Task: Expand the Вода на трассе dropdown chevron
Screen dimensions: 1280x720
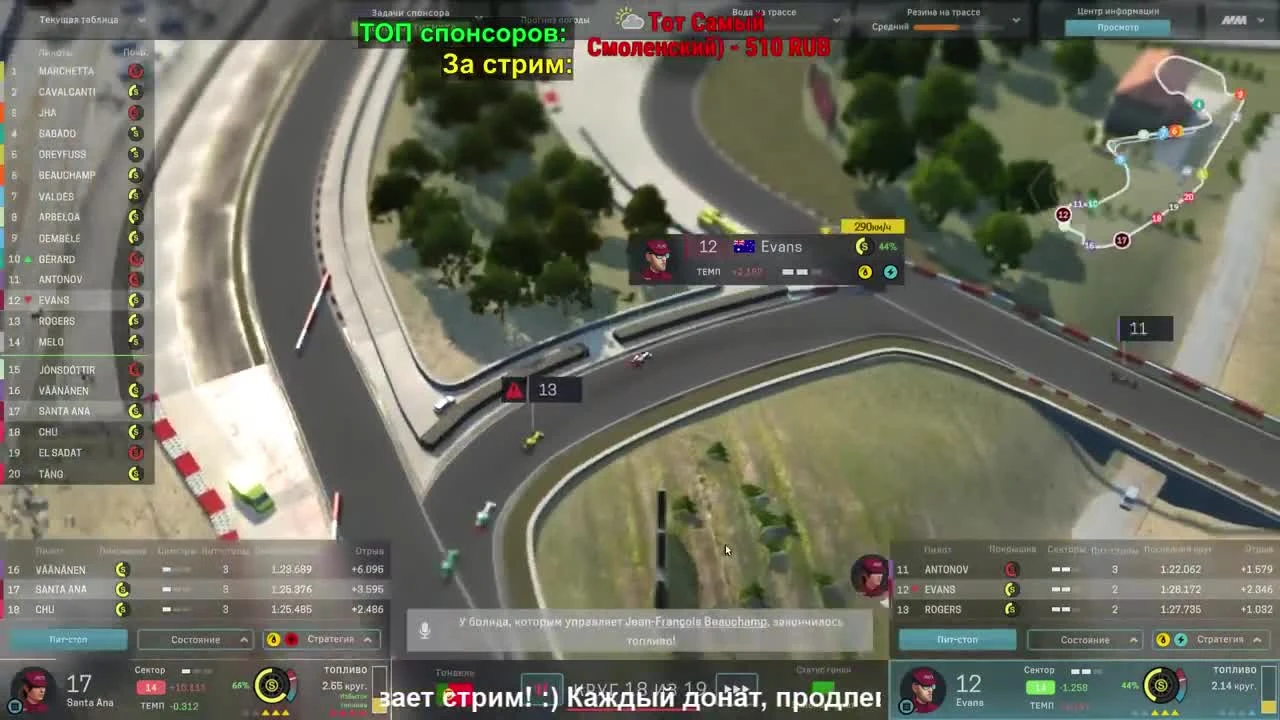Action: pos(837,22)
